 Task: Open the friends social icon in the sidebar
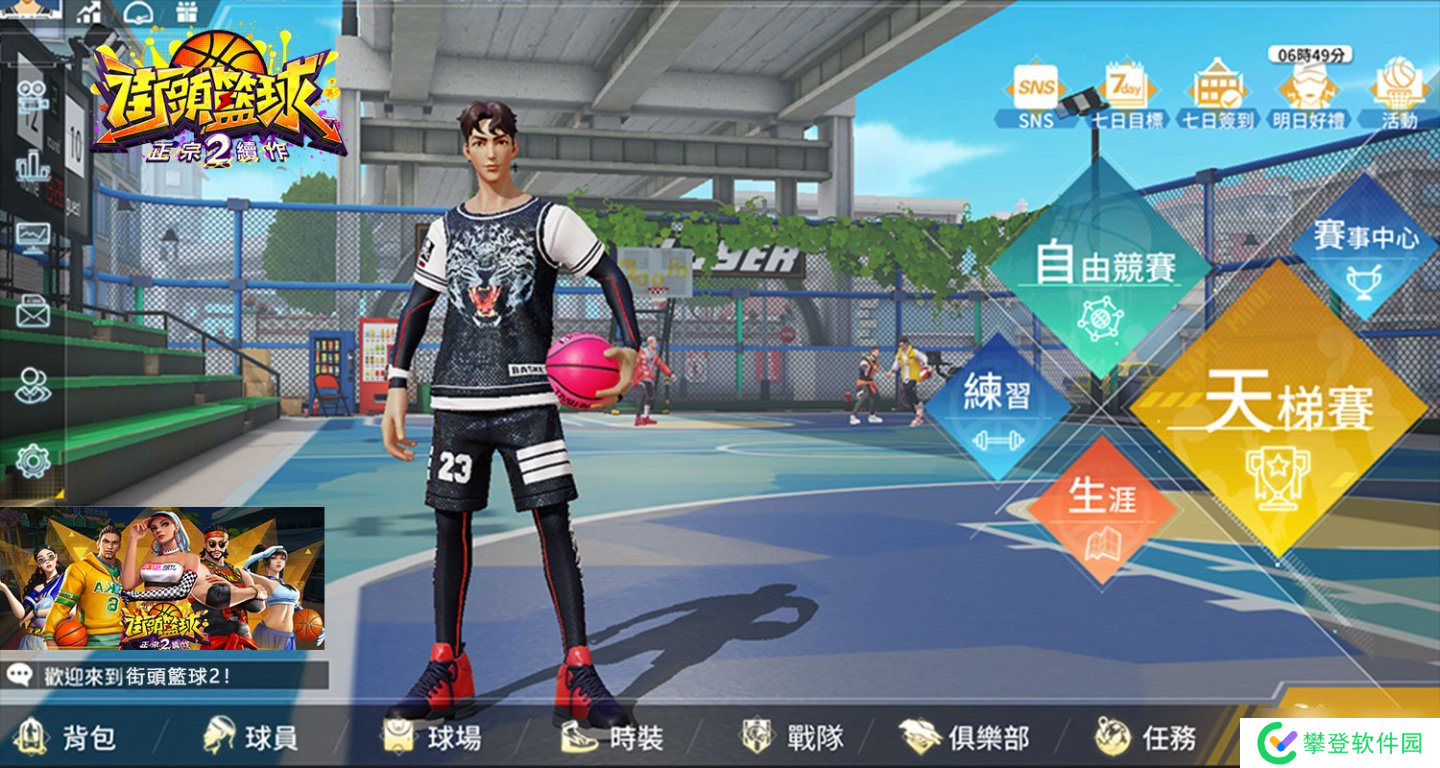(x=32, y=383)
